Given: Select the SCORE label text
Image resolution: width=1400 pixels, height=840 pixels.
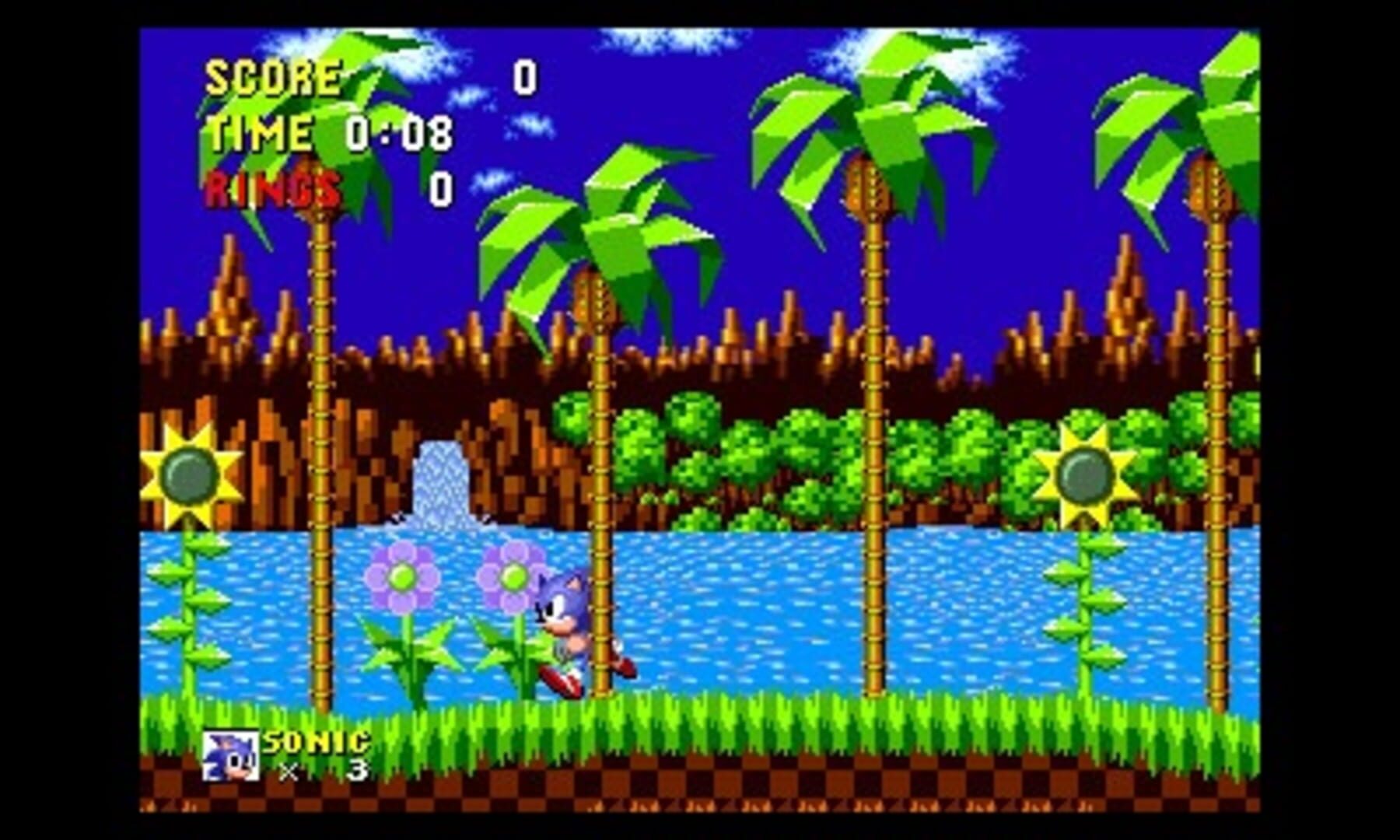Looking at the screenshot, I should (274, 76).
